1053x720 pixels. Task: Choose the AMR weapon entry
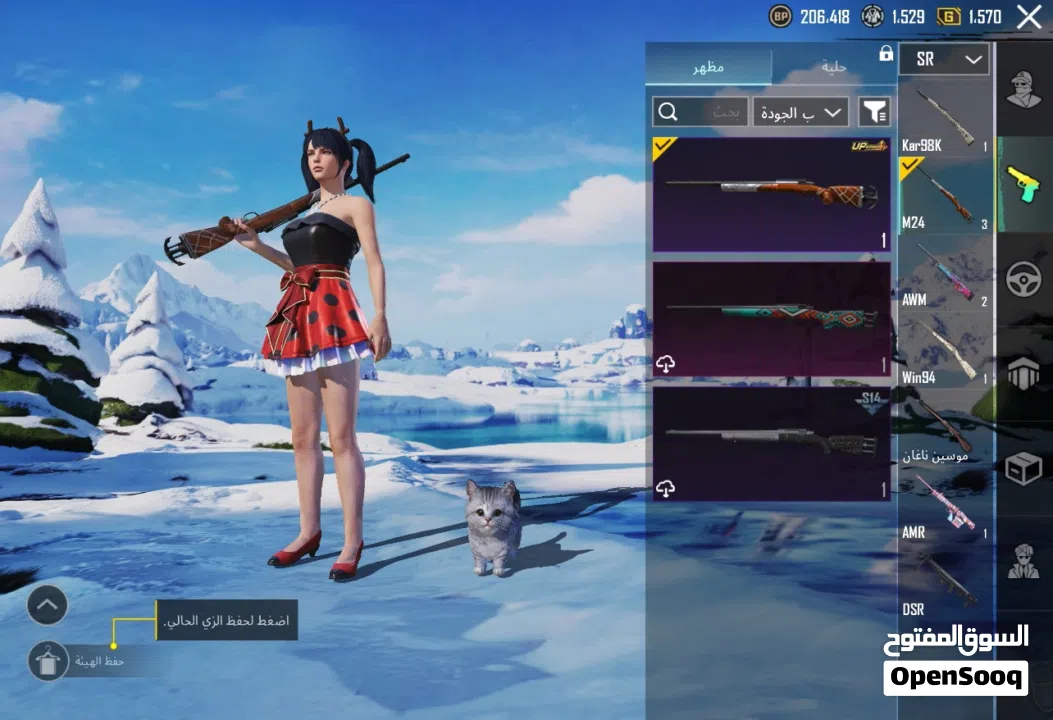point(945,505)
